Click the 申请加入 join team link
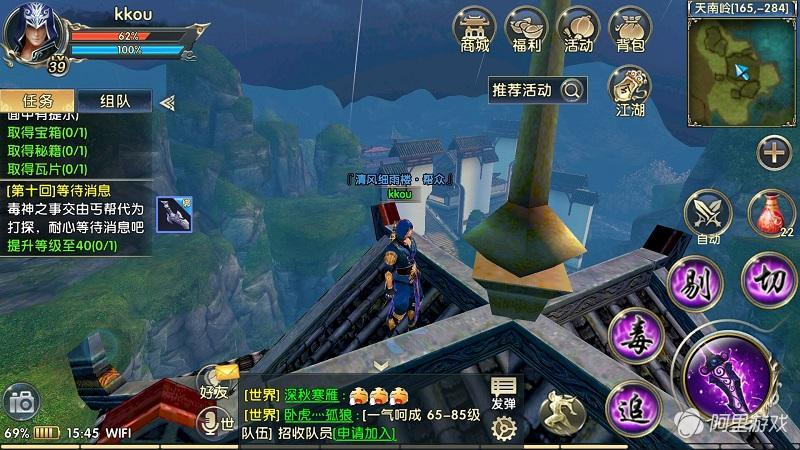 click(x=364, y=433)
